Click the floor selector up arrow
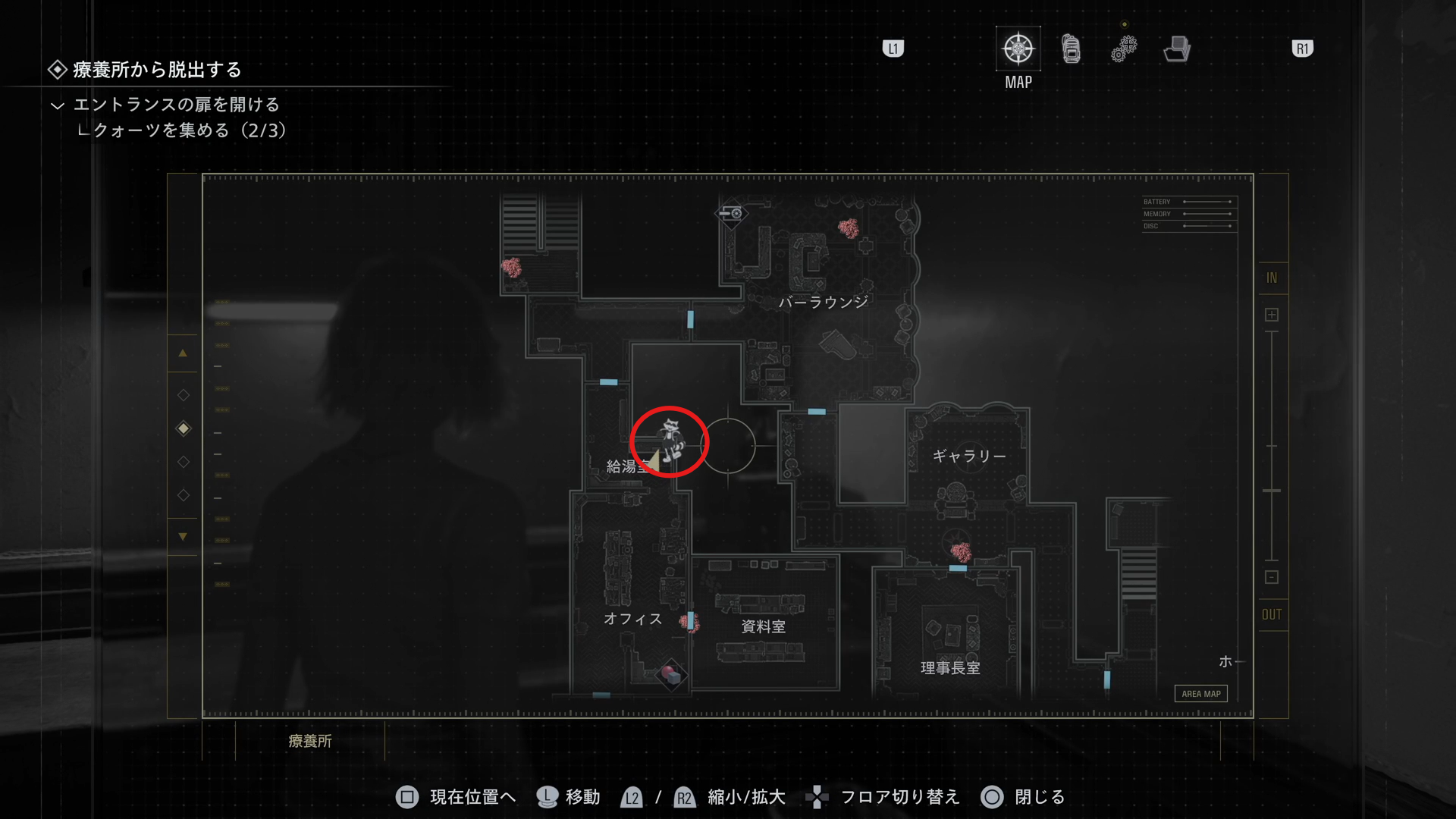Screen dimensions: 1456x819 183,353
